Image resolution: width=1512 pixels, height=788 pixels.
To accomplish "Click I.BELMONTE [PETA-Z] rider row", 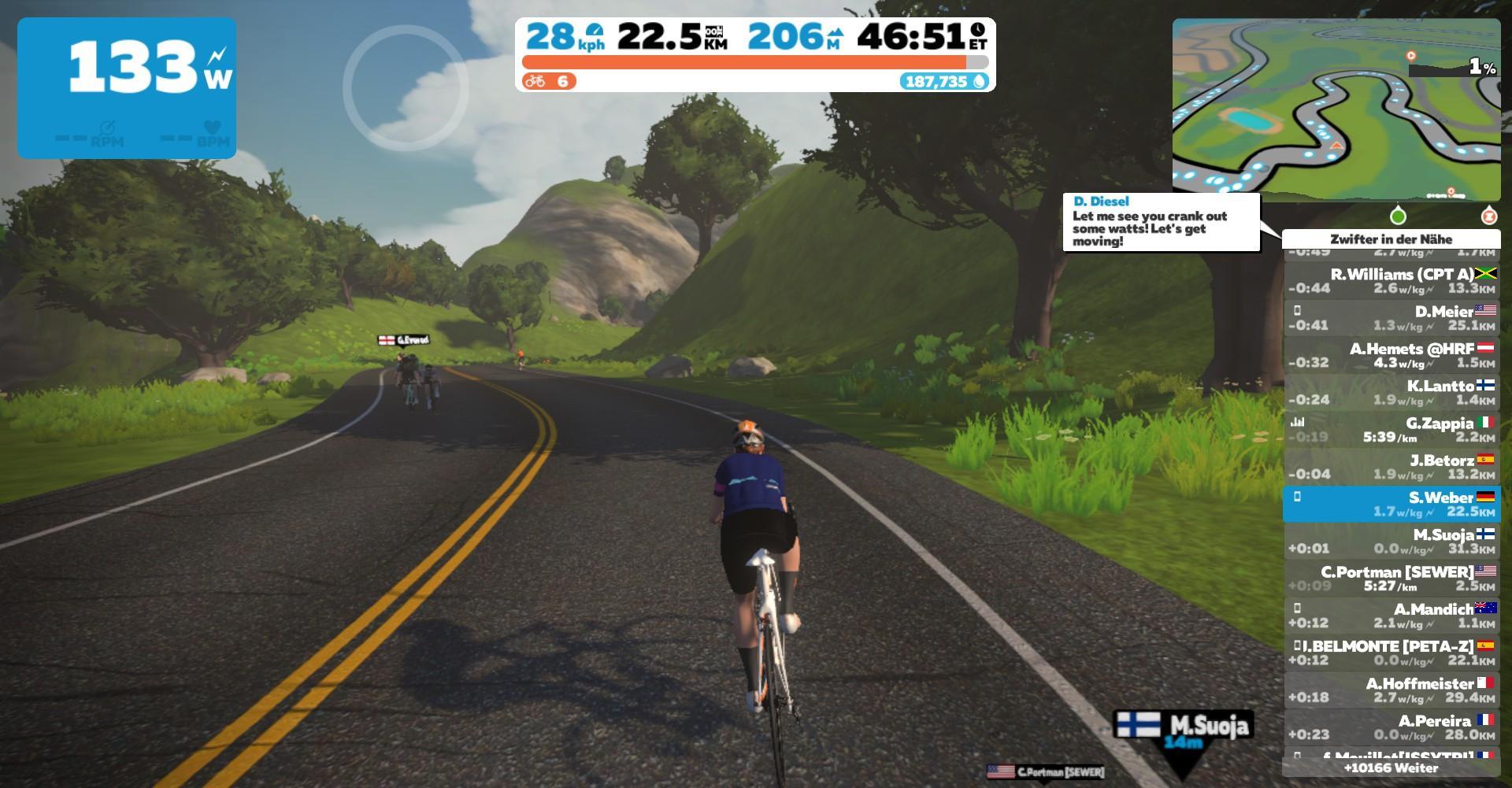I will click(x=1391, y=653).
